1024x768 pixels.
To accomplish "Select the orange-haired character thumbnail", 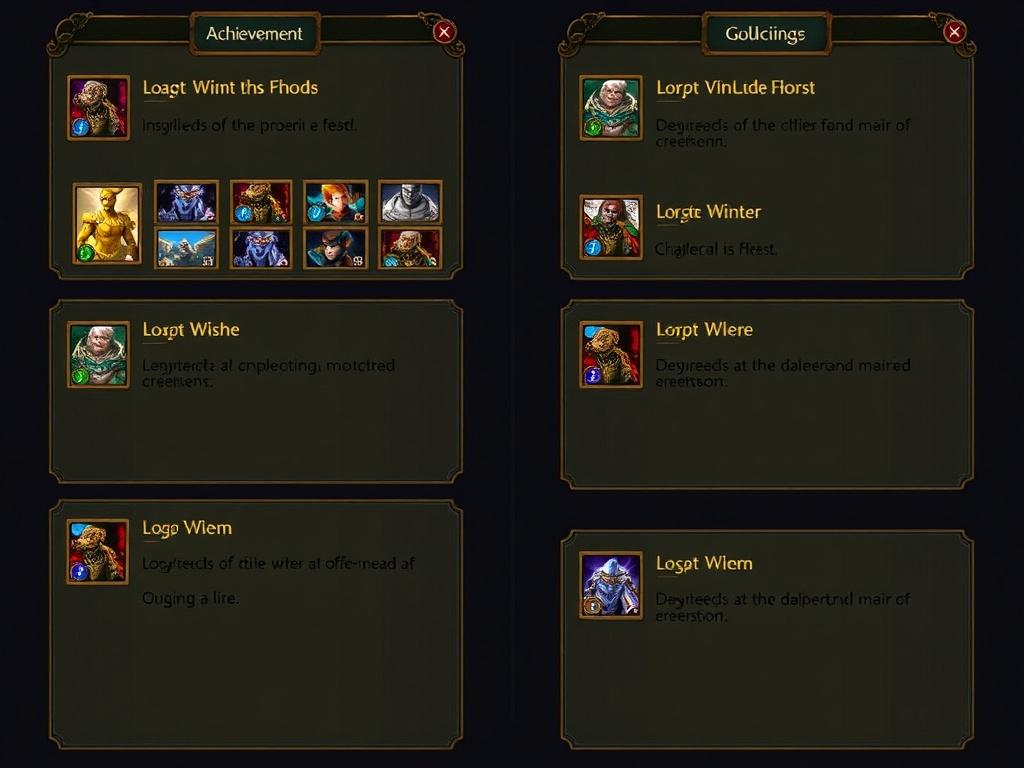I will [335, 201].
